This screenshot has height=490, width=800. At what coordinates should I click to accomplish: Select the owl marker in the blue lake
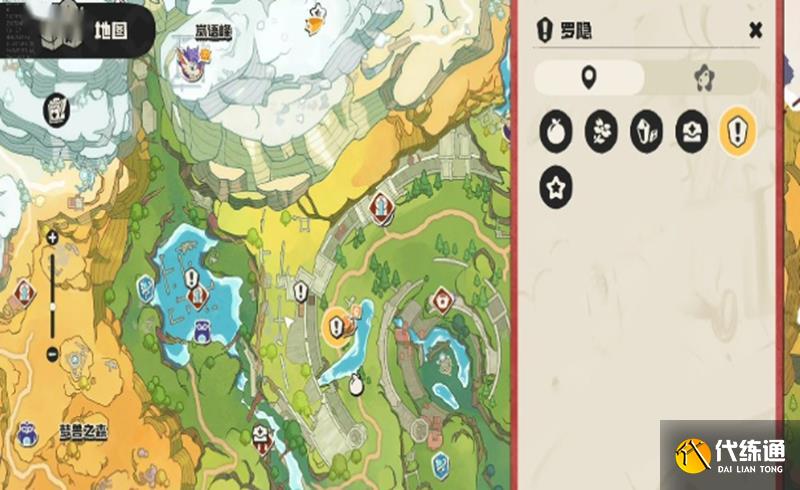click(203, 331)
